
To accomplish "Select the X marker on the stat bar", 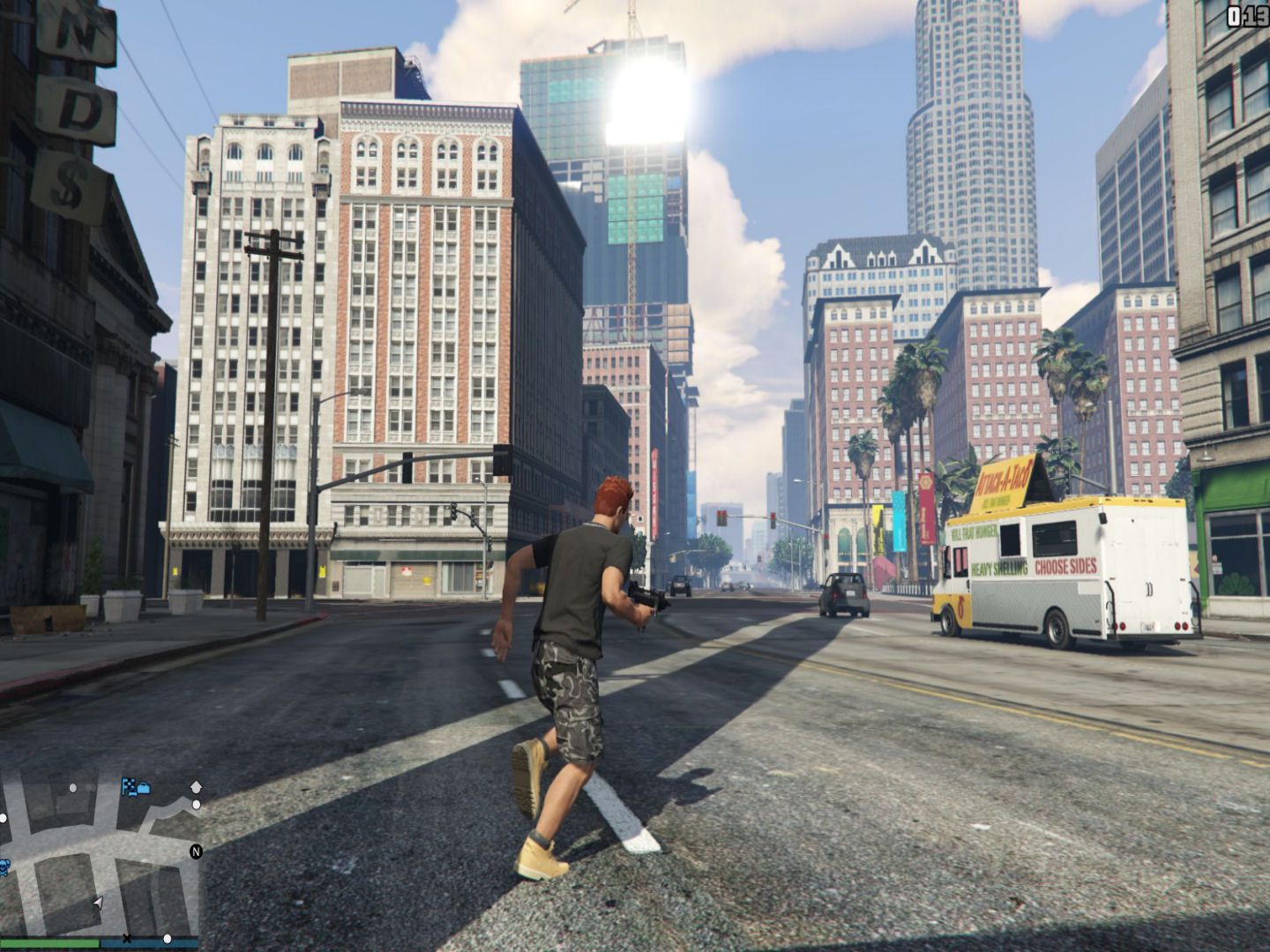I will 127,940.
